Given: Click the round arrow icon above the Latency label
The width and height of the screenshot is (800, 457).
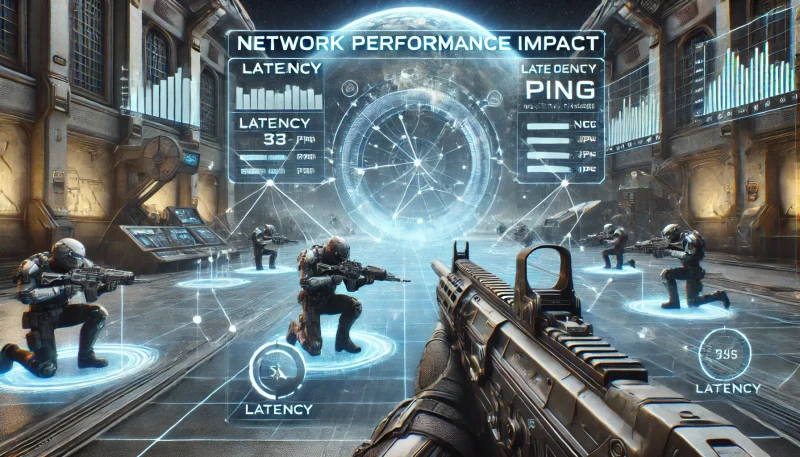Looking at the screenshot, I should tap(273, 369).
